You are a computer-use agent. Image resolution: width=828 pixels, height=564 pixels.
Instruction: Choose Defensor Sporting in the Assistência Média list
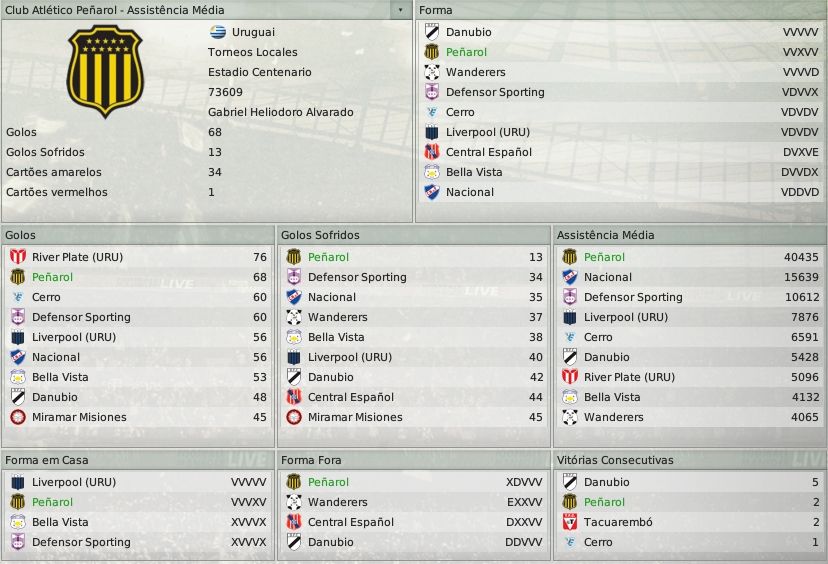pyautogui.click(x=633, y=297)
